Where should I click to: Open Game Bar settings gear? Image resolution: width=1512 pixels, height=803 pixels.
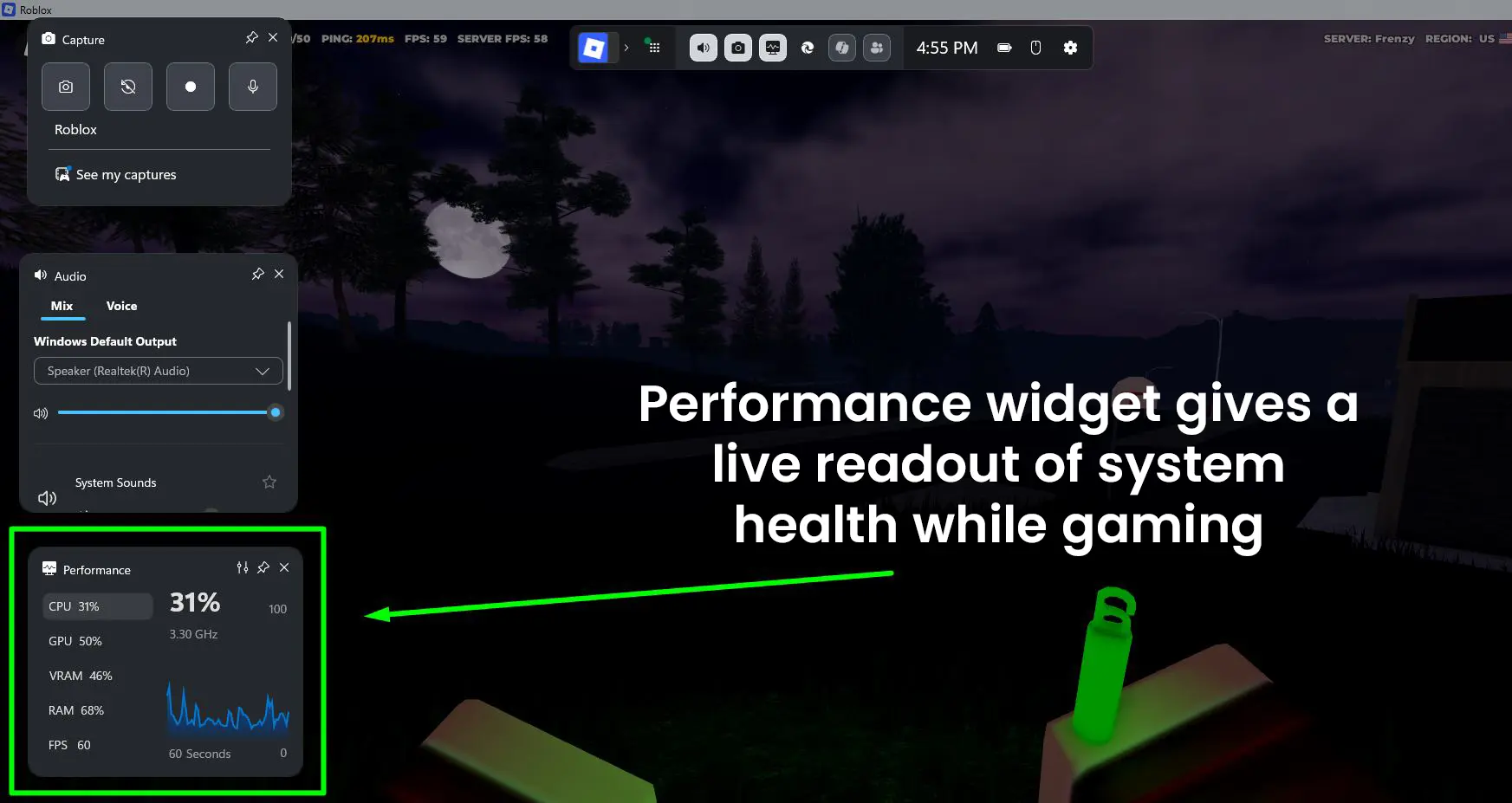1071,48
